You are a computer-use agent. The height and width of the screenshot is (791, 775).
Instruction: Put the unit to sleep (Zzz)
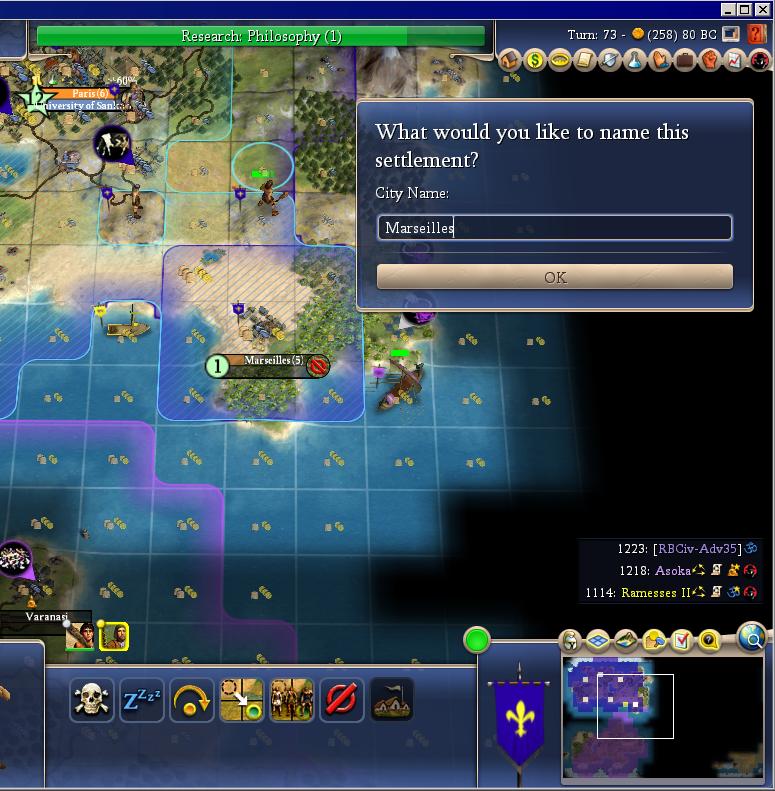142,700
